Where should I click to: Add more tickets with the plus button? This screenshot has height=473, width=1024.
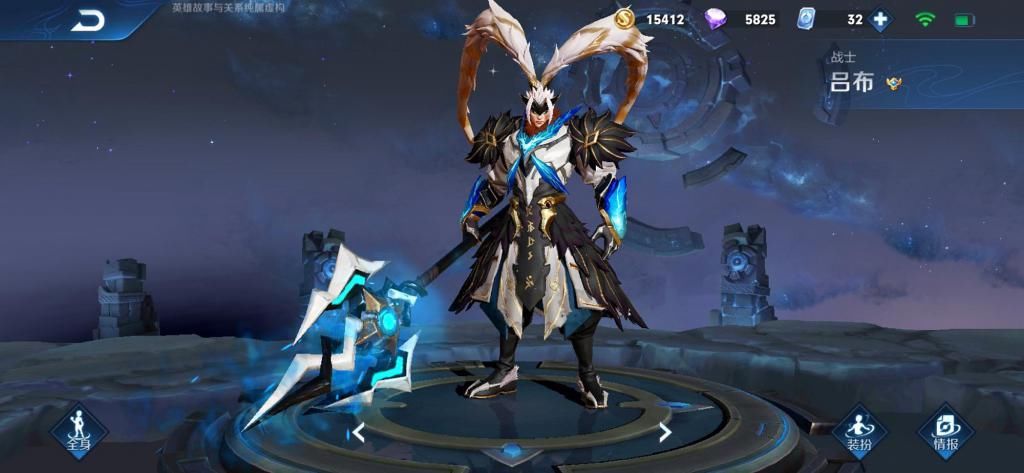point(880,19)
